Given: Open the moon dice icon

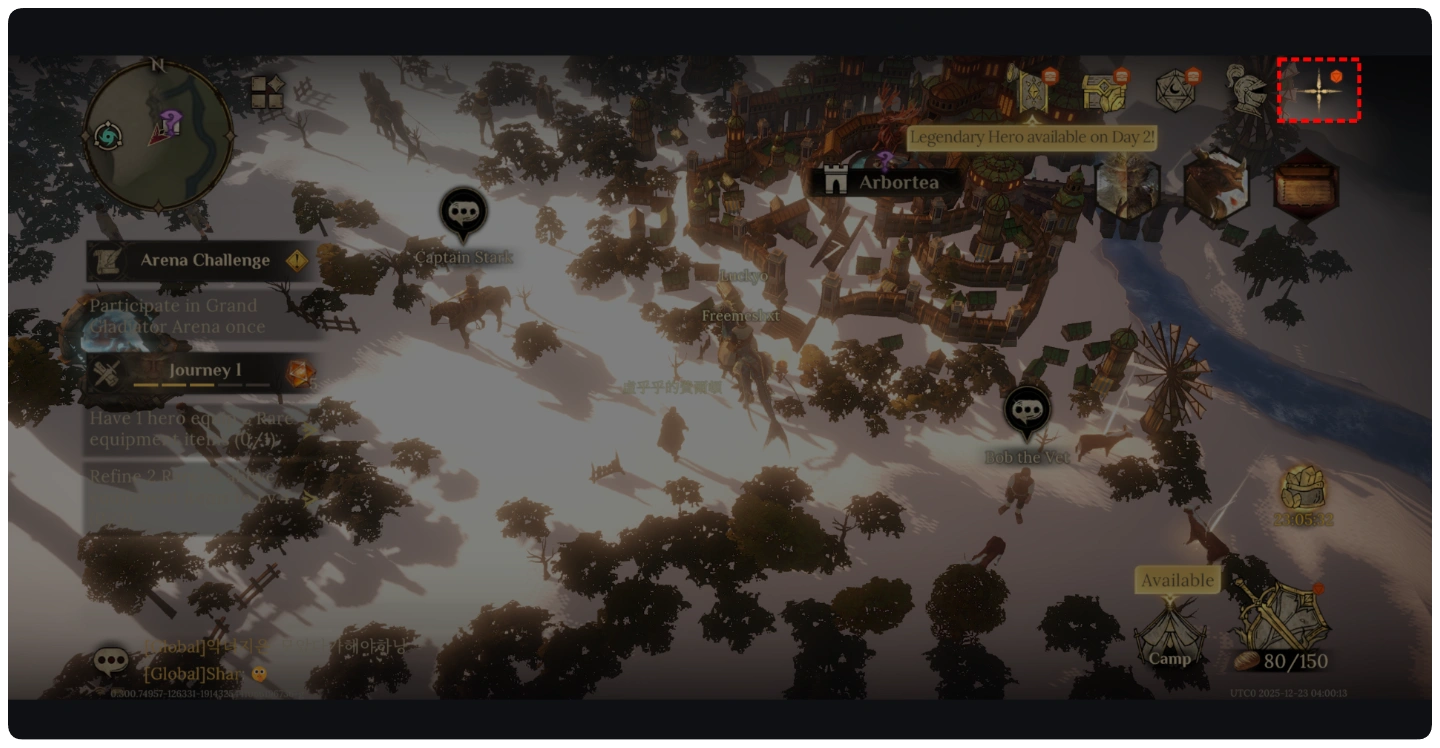Looking at the screenshot, I should coord(1176,91).
